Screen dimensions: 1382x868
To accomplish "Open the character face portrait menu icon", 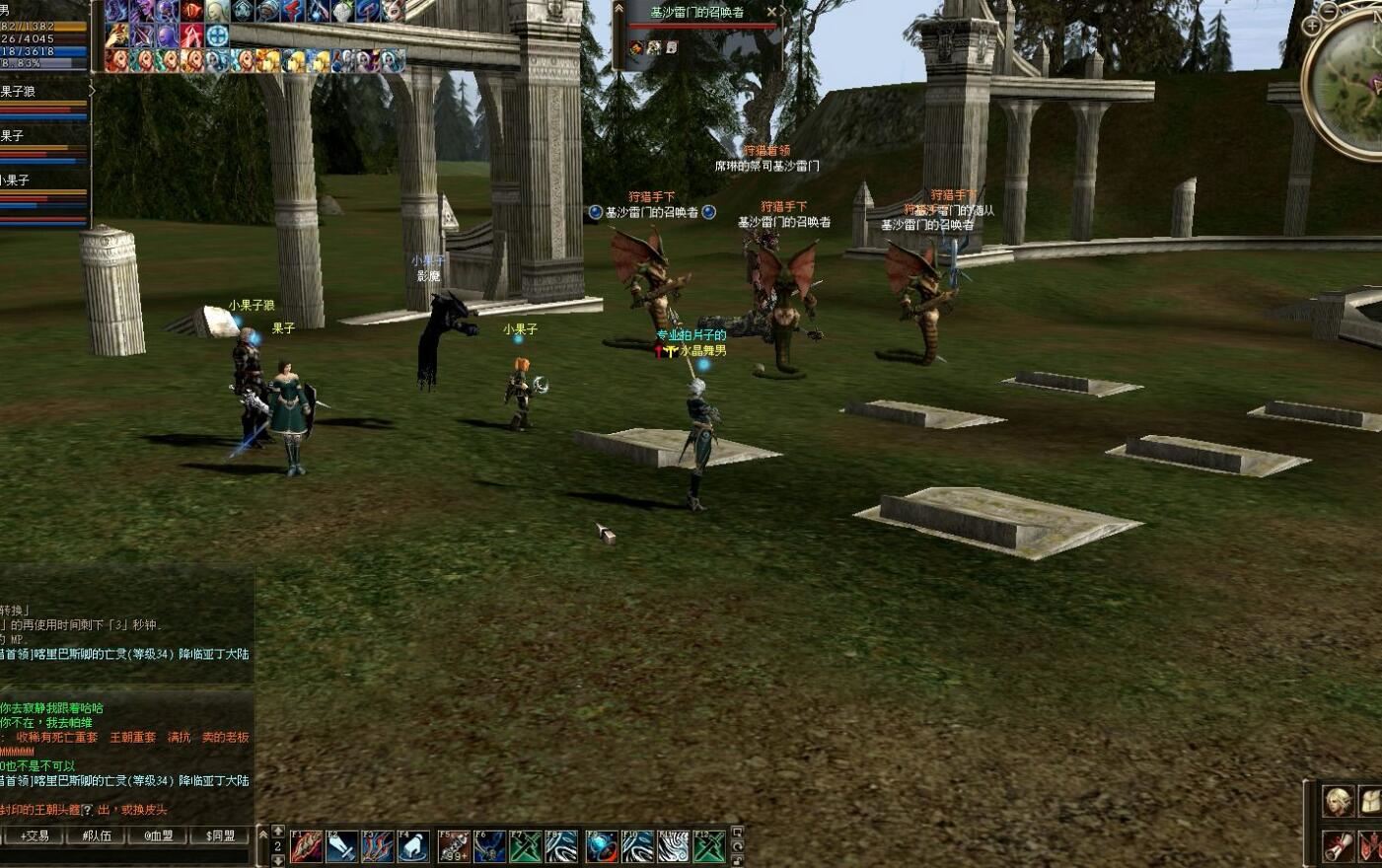I will [1338, 801].
